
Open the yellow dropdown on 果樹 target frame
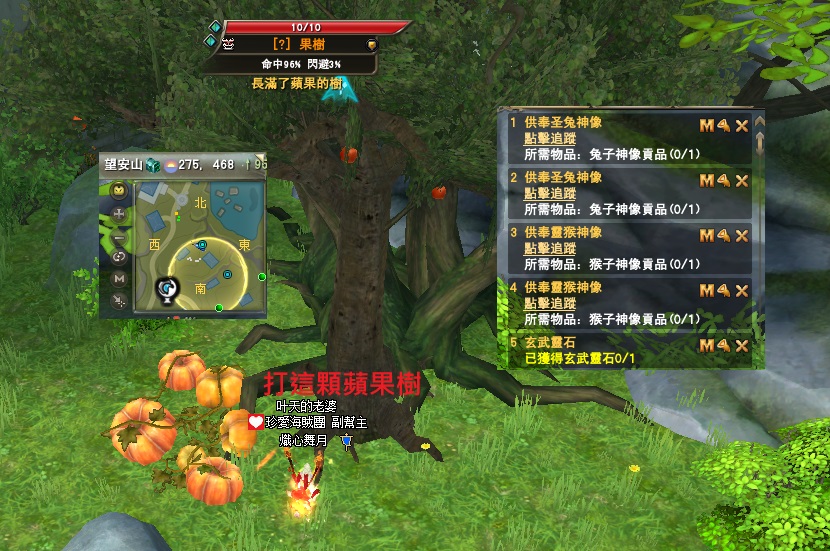pyautogui.click(x=372, y=45)
